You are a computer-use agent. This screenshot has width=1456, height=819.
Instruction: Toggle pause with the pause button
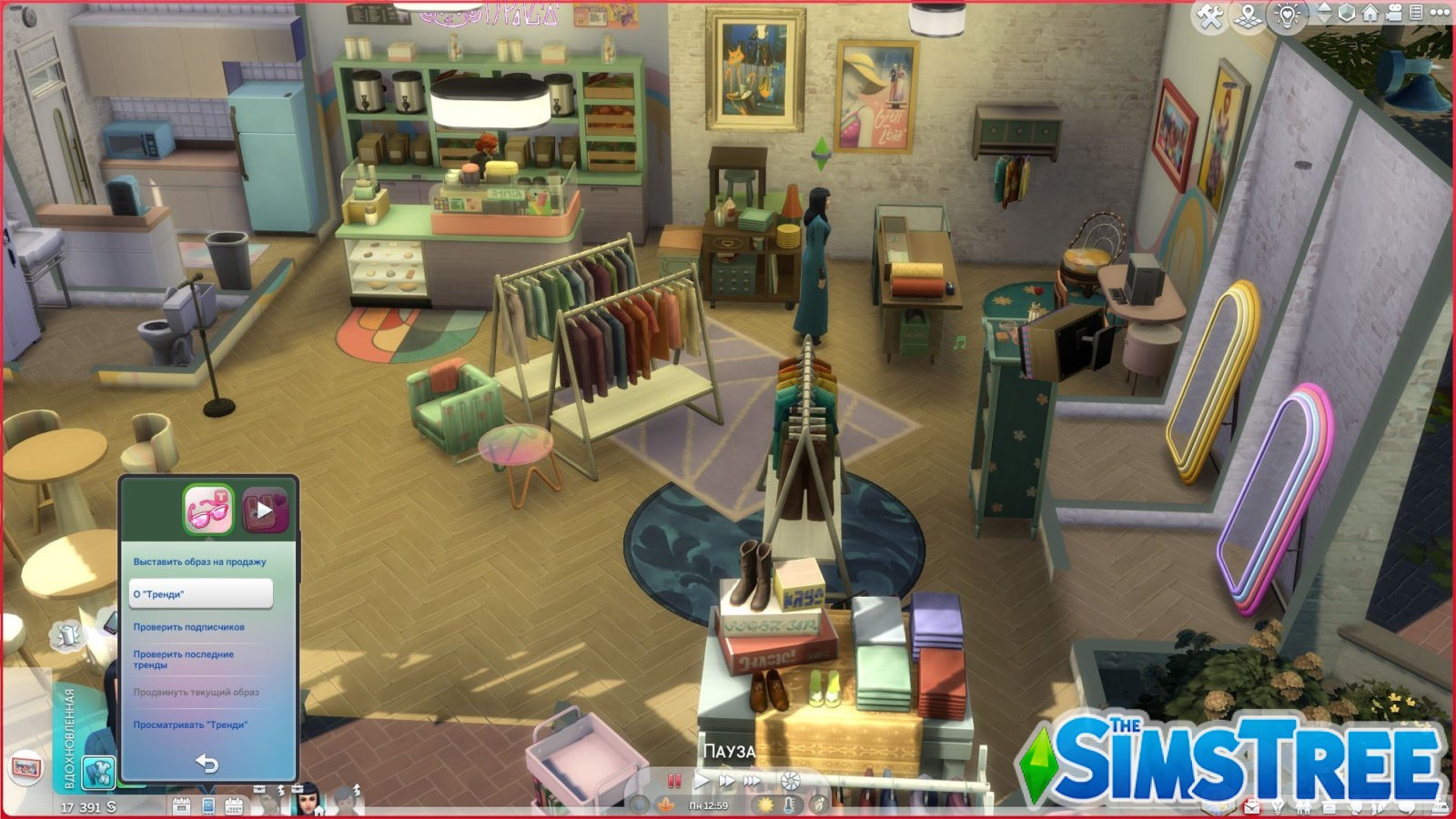[675, 781]
